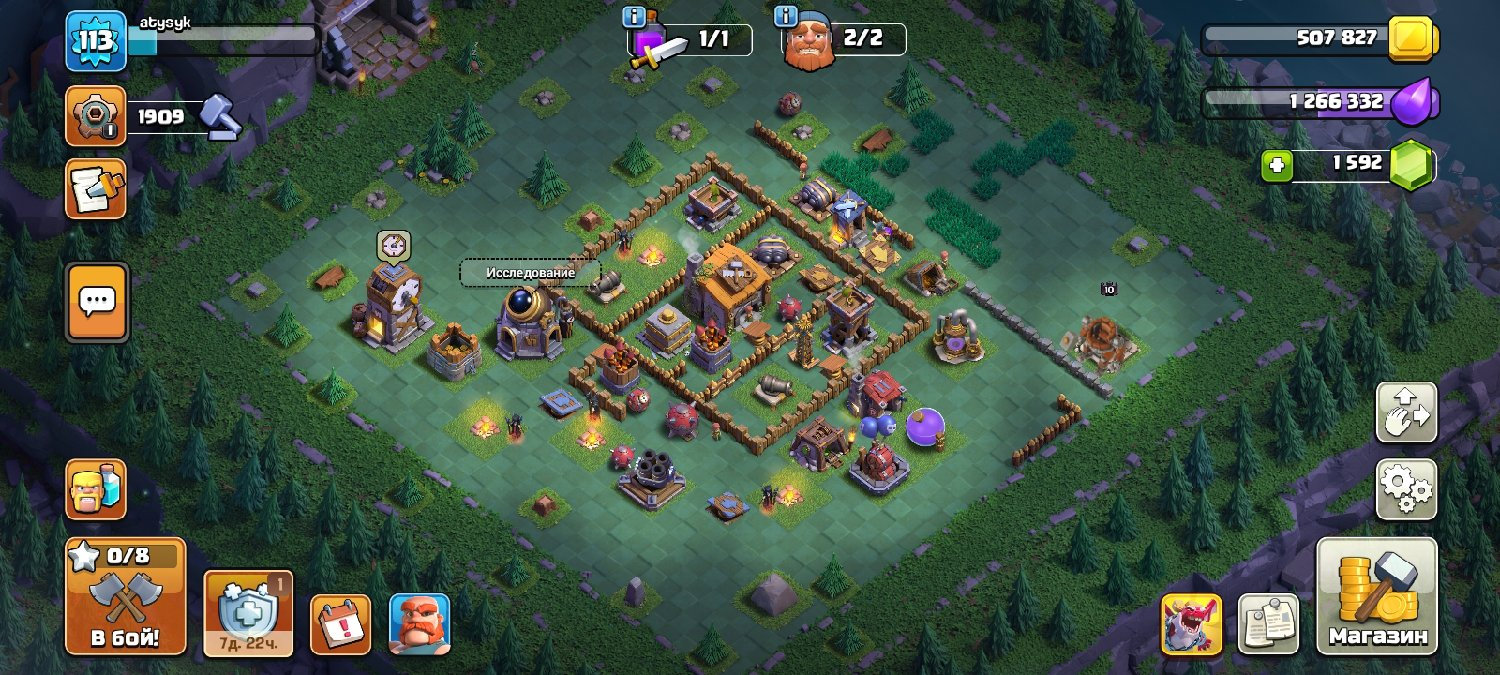Open the notes clipboard button
The image size is (1500, 675).
pyautogui.click(x=1268, y=624)
